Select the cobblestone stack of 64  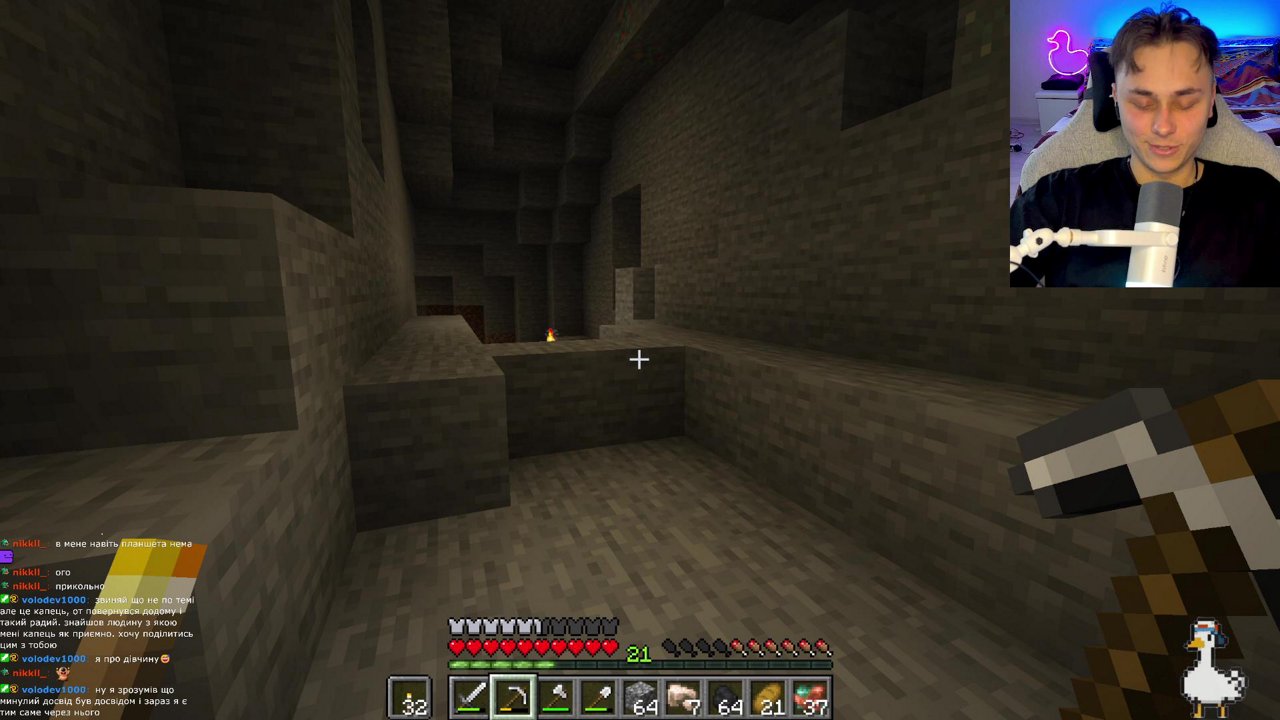click(x=643, y=696)
